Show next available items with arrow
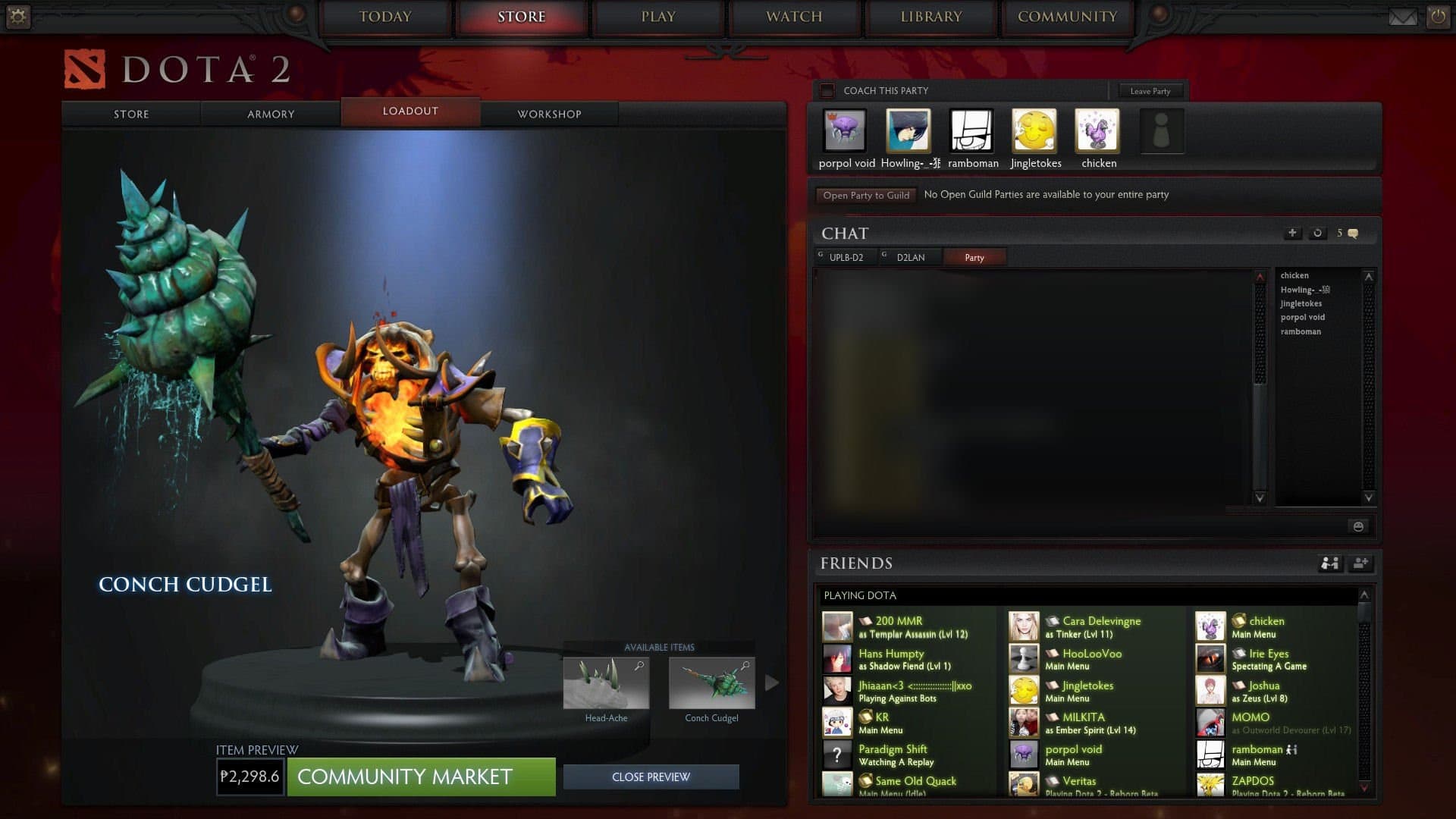 tap(772, 682)
